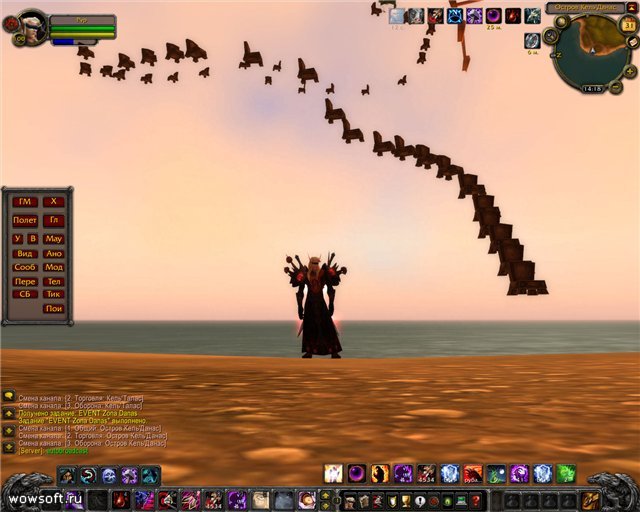640x512 pixels.
Task: Click the ГМ button in the panel
Action: 26,201
